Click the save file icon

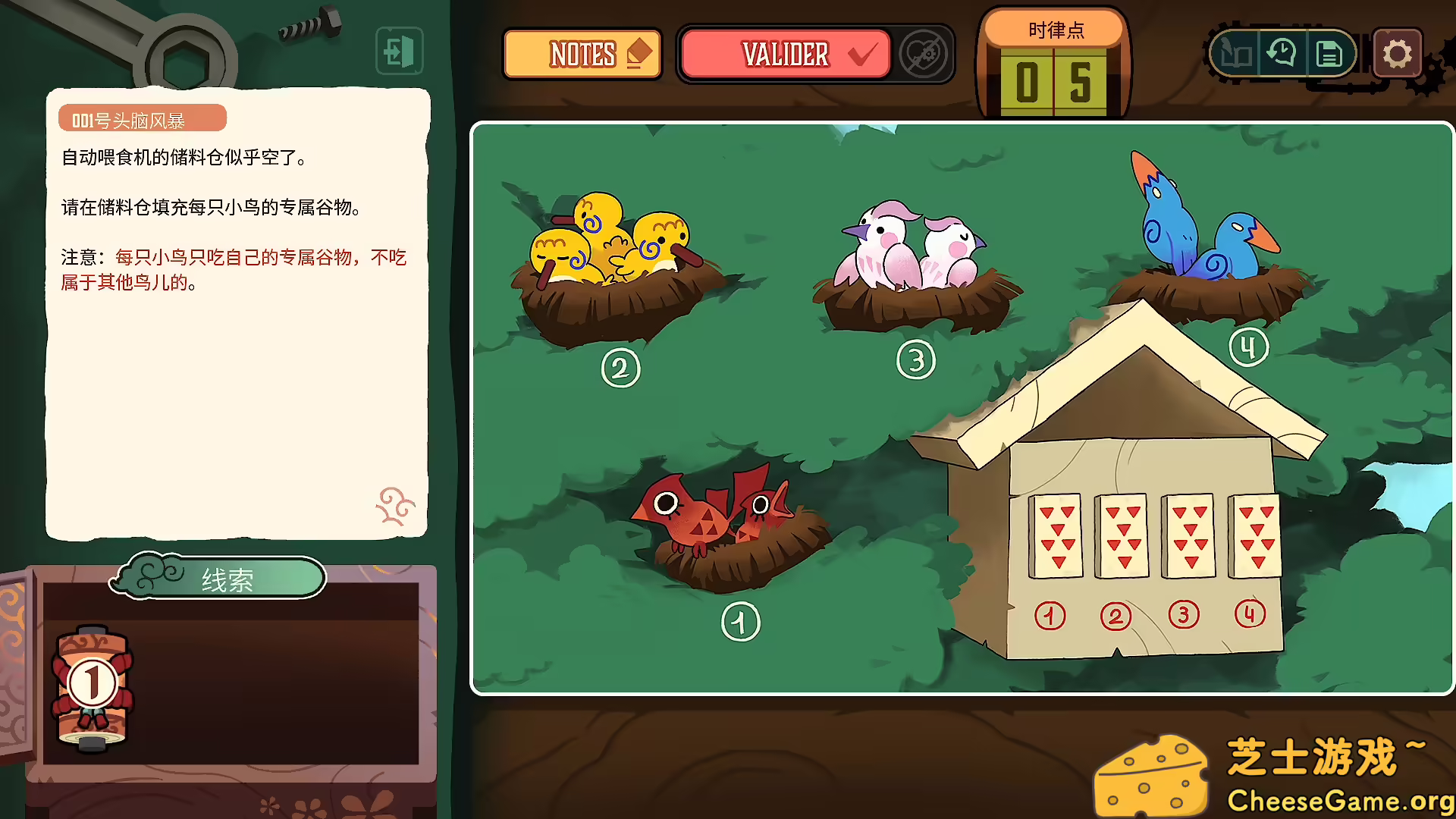pos(1329,53)
